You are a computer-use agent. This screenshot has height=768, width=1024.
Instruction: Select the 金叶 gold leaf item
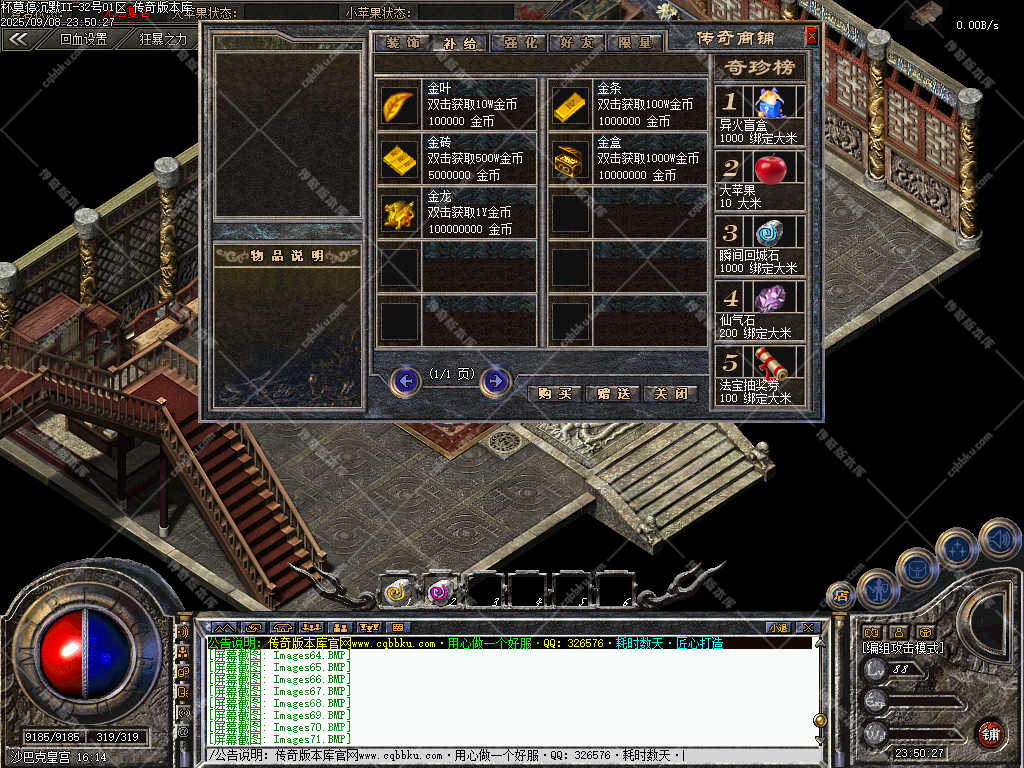tap(399, 105)
